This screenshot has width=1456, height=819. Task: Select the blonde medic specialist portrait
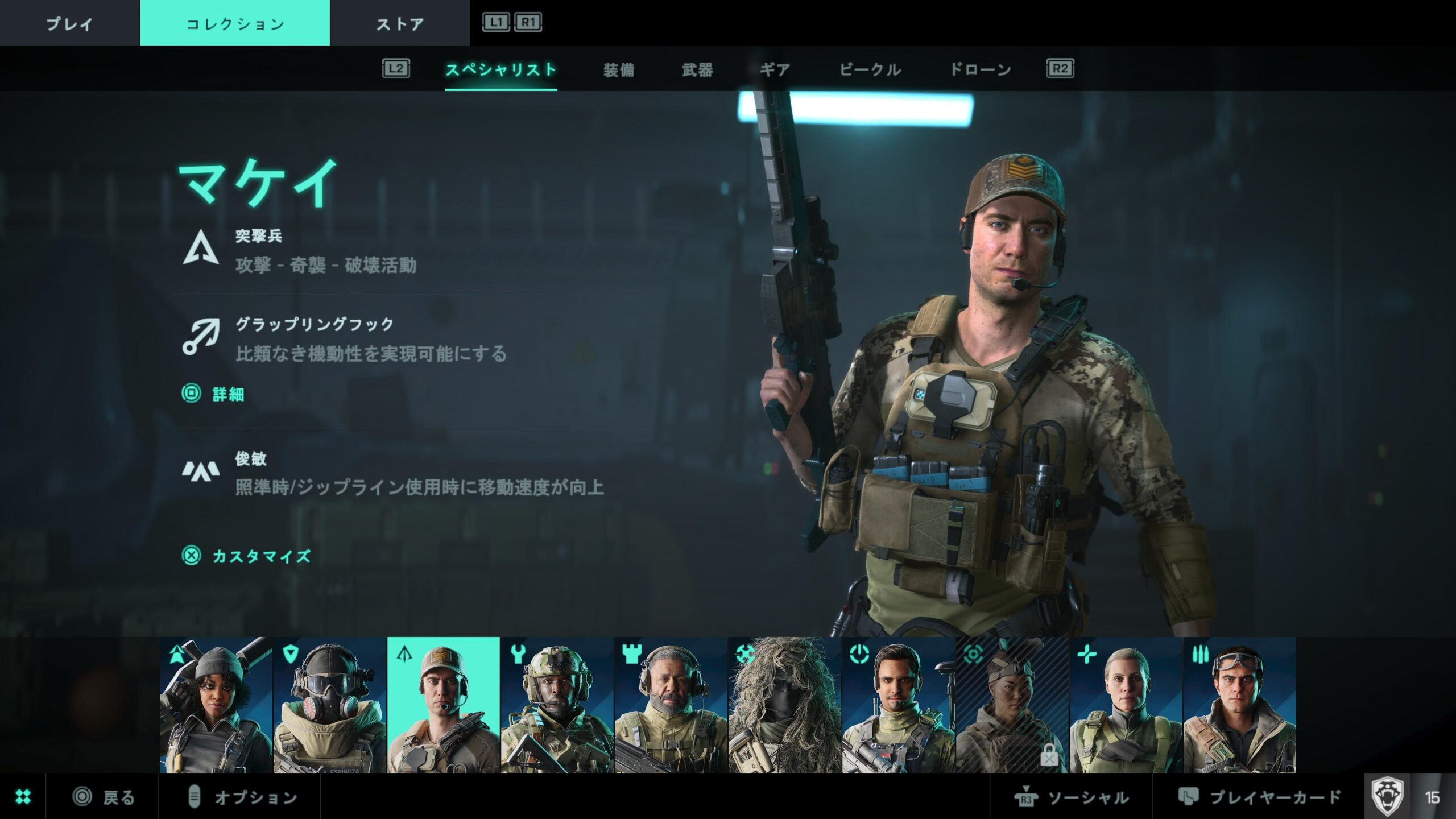(1126, 705)
